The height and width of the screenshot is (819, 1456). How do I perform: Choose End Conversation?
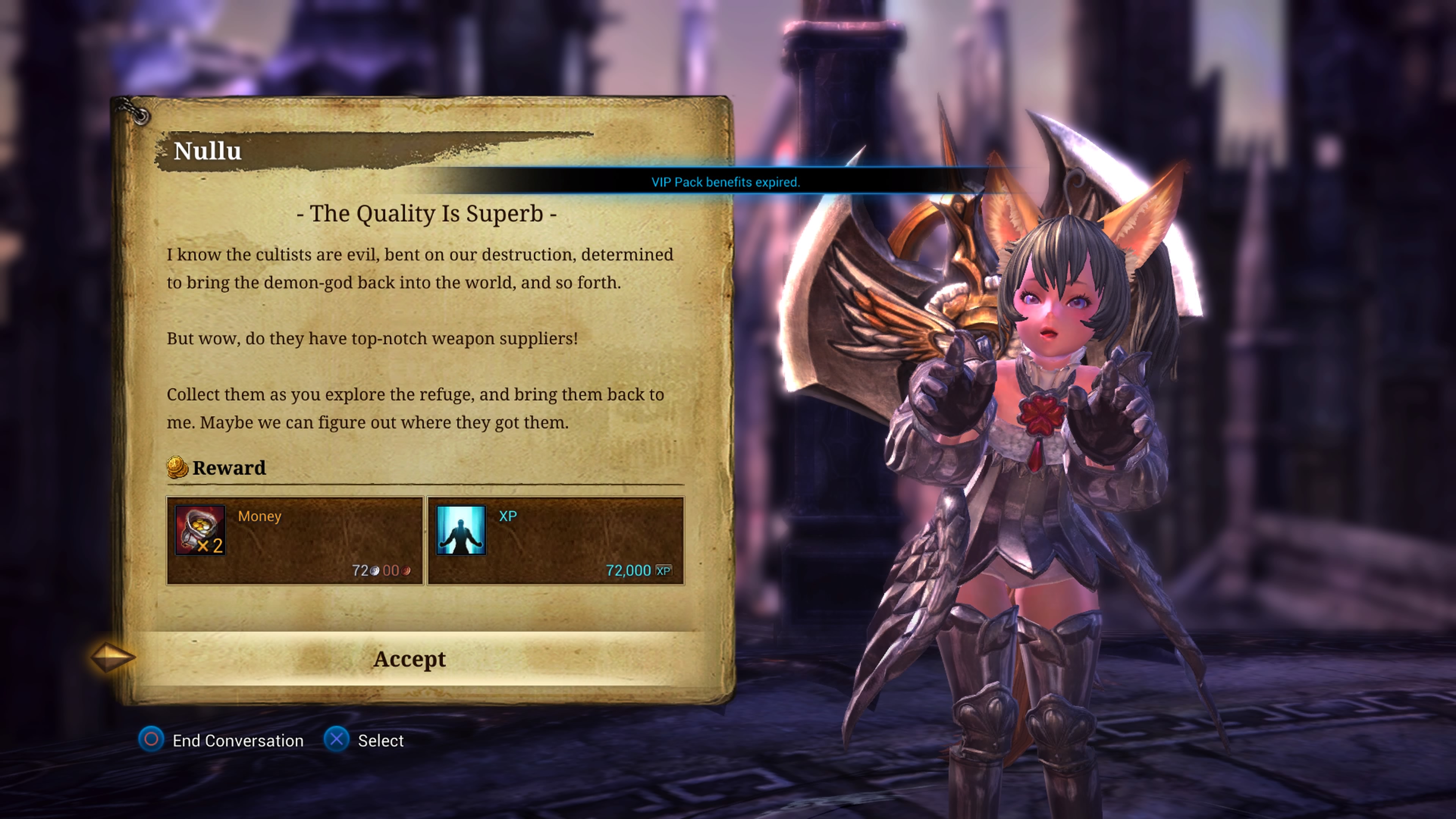pyautogui.click(x=237, y=741)
